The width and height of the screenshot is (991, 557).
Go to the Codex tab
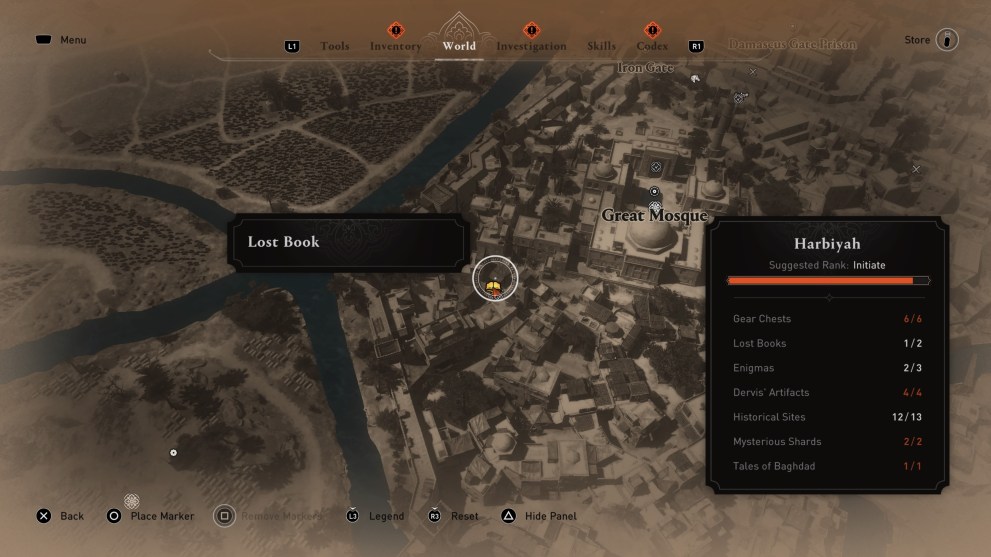652,46
